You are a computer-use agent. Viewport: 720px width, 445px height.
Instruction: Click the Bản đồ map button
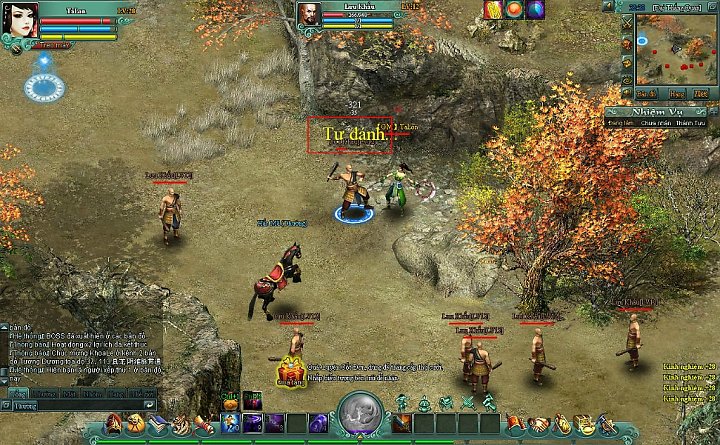point(648,92)
